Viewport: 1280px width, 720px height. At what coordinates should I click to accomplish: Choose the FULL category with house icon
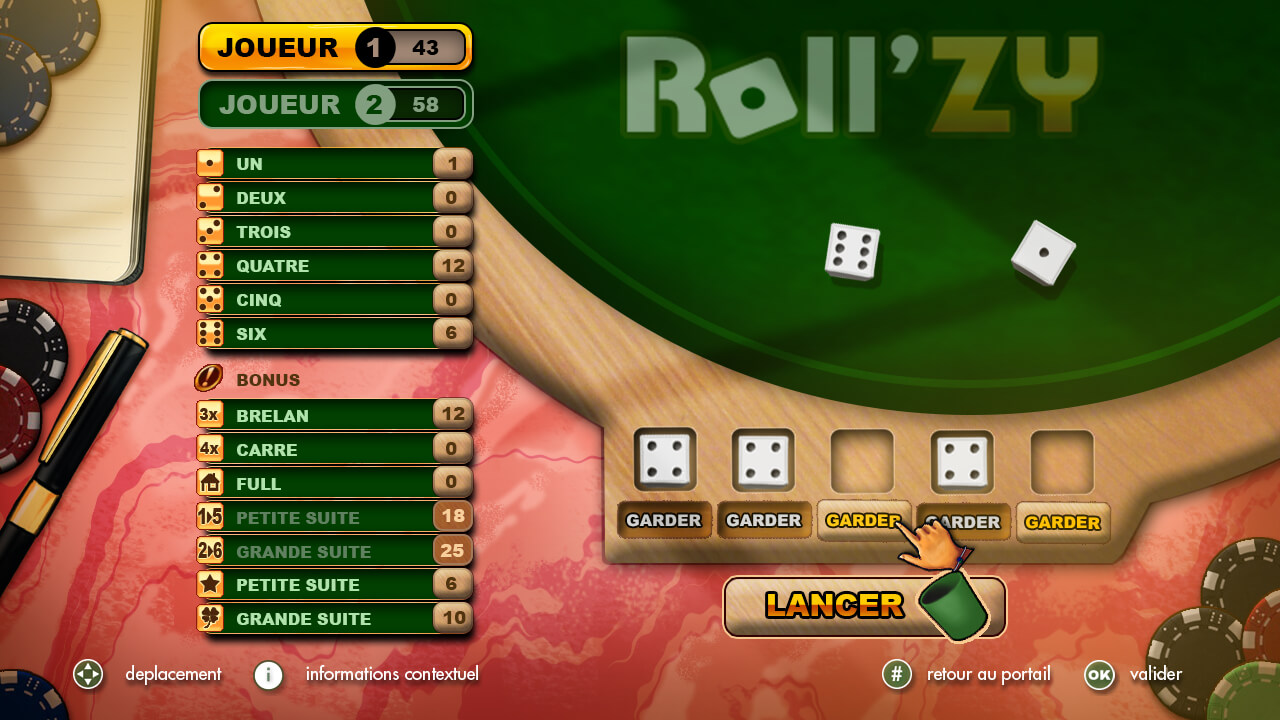[x=334, y=483]
